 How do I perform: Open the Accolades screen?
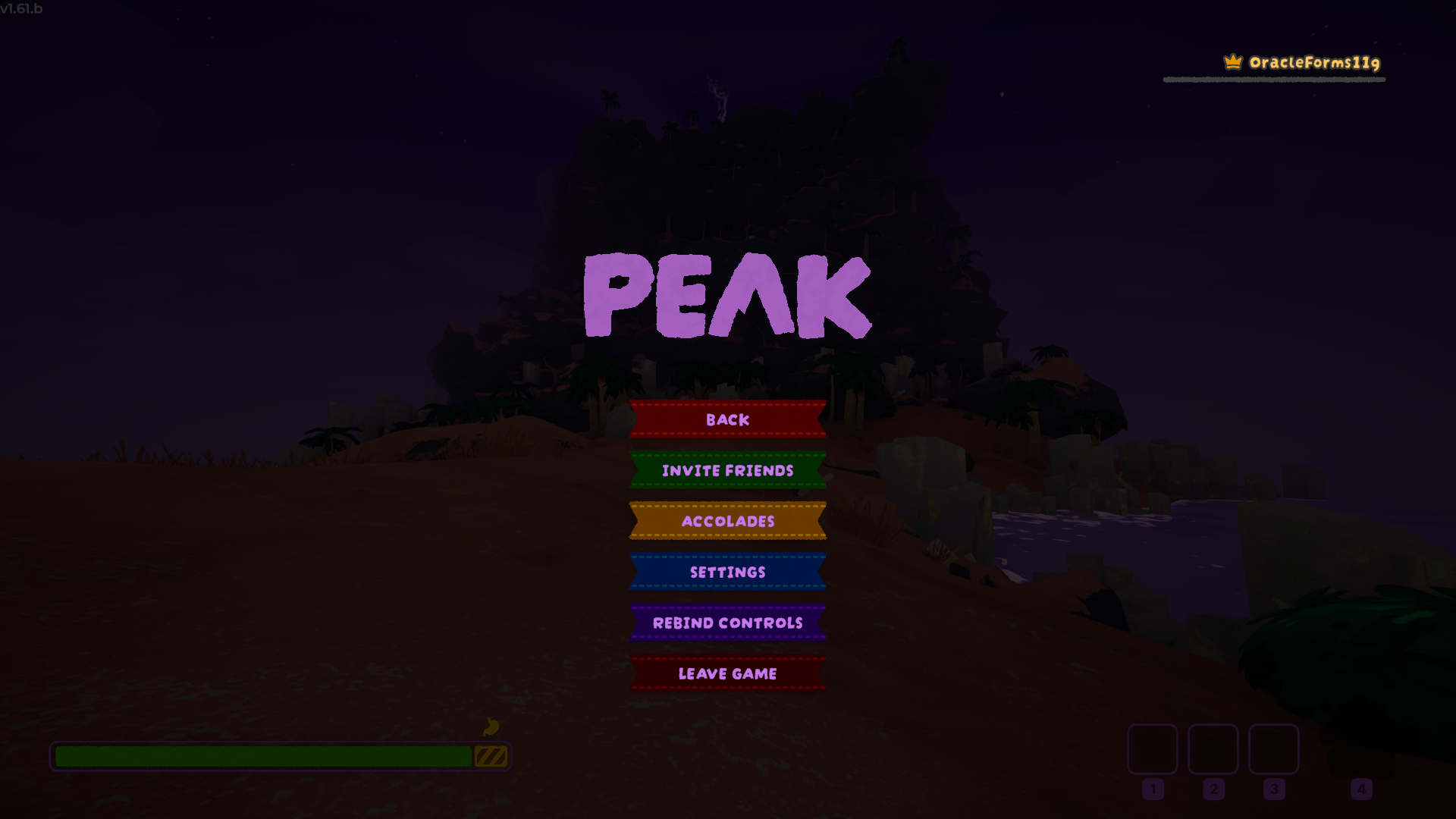click(727, 521)
